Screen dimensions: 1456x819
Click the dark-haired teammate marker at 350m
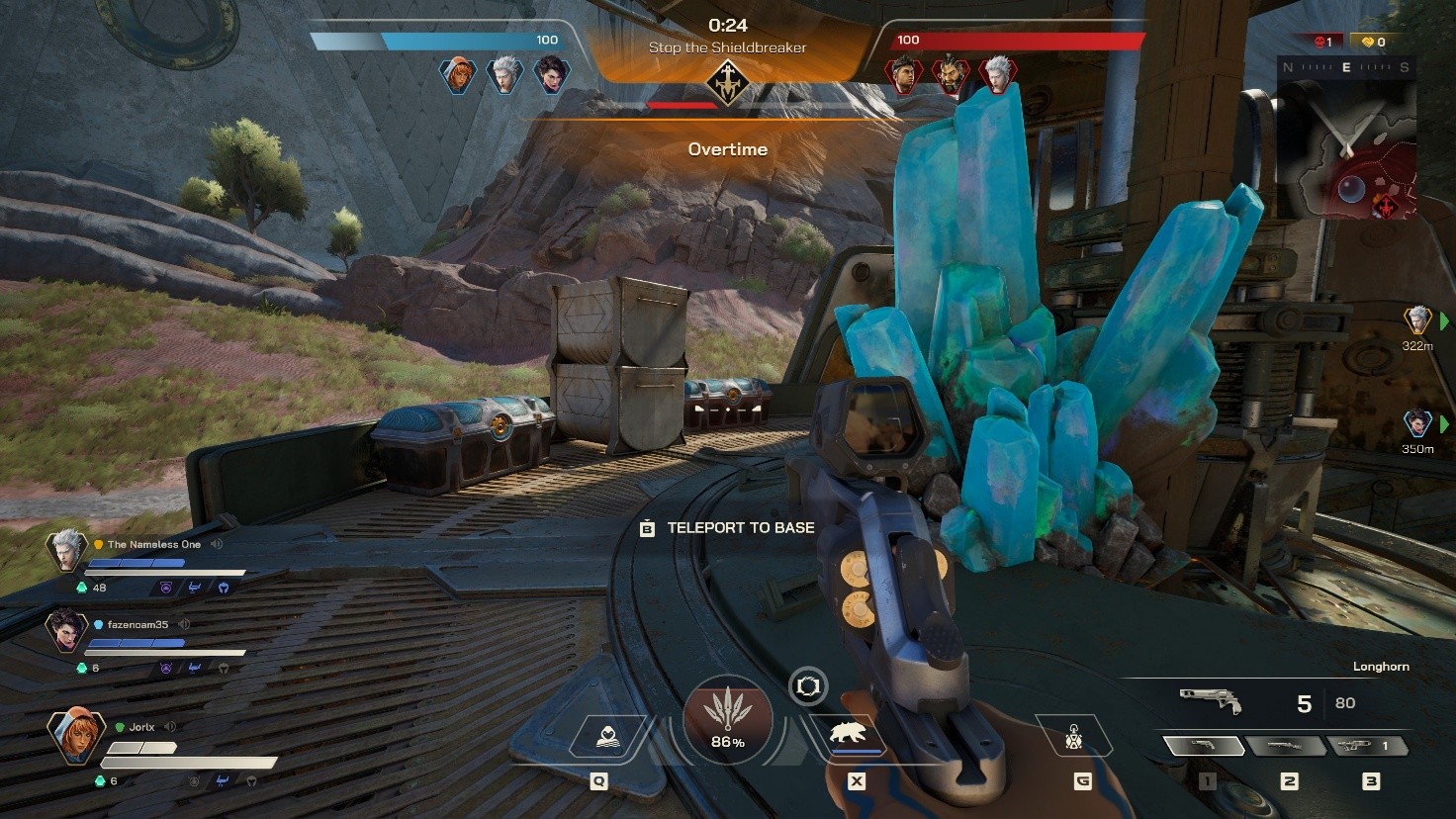(x=1418, y=422)
